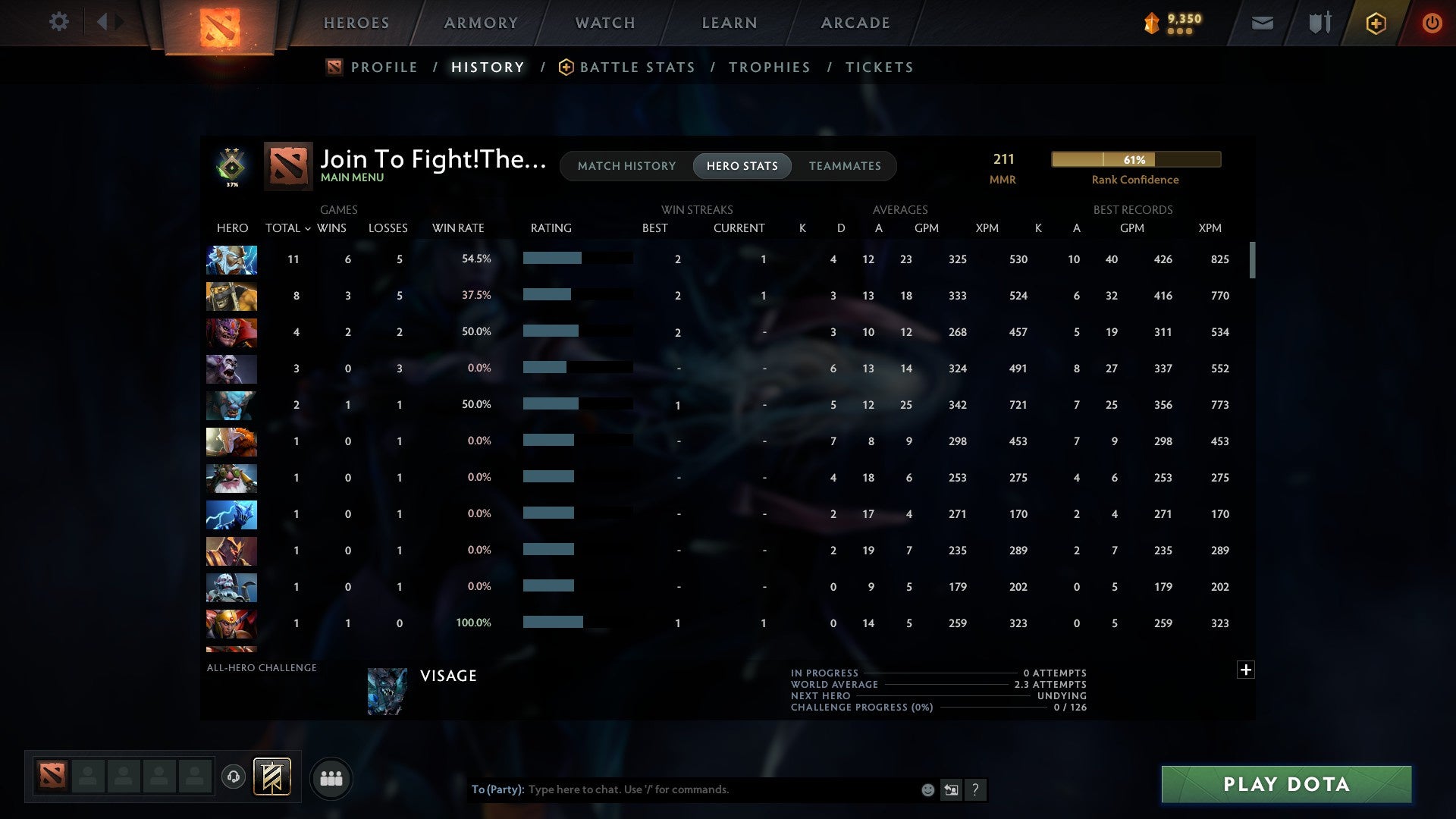Open the TEAMMATES tab
Screen dimensions: 1456x819
pos(845,166)
